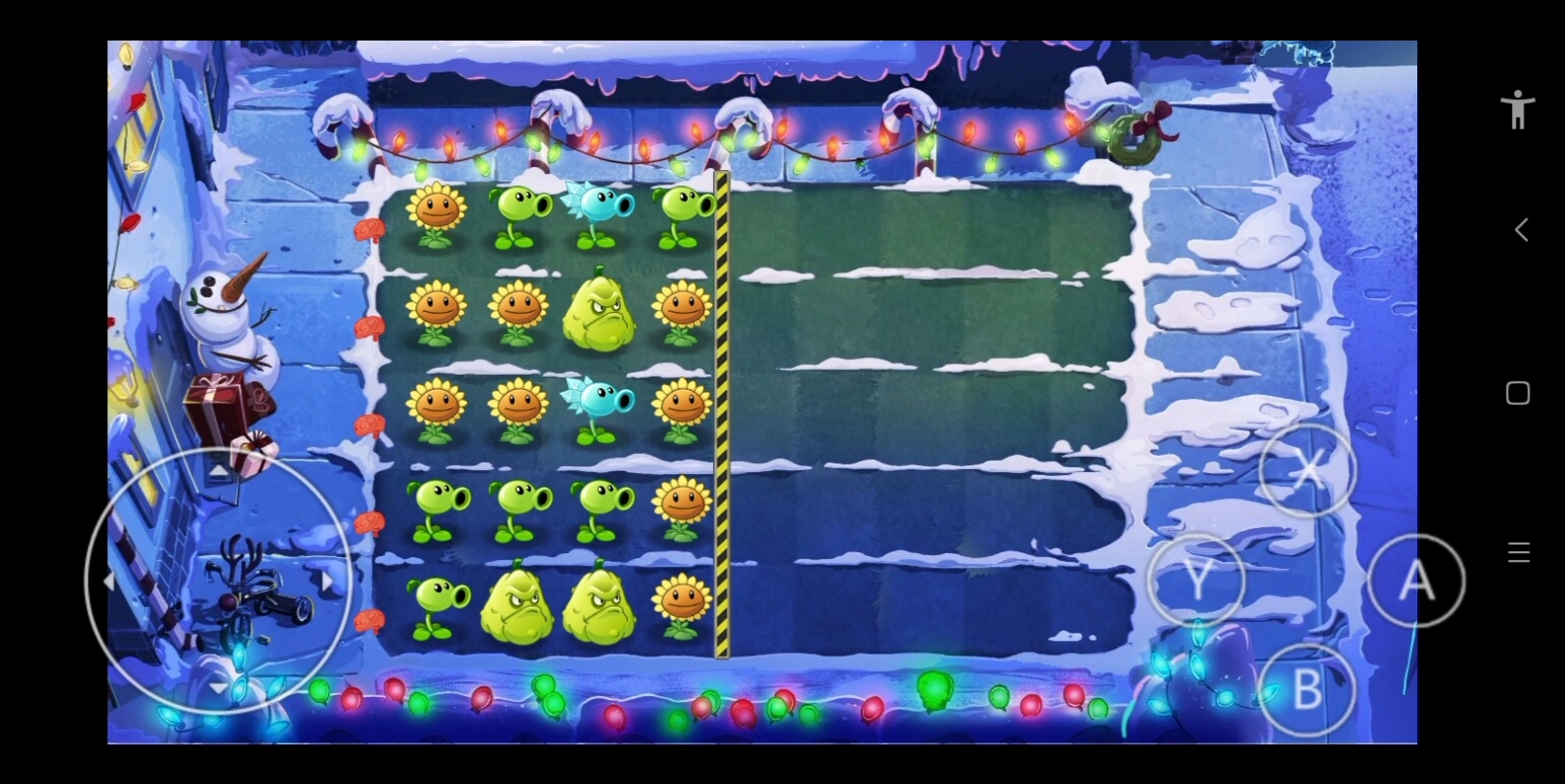Image resolution: width=1565 pixels, height=784 pixels.
Task: Tap the right arrow on the virtual joystick
Action: click(x=328, y=579)
